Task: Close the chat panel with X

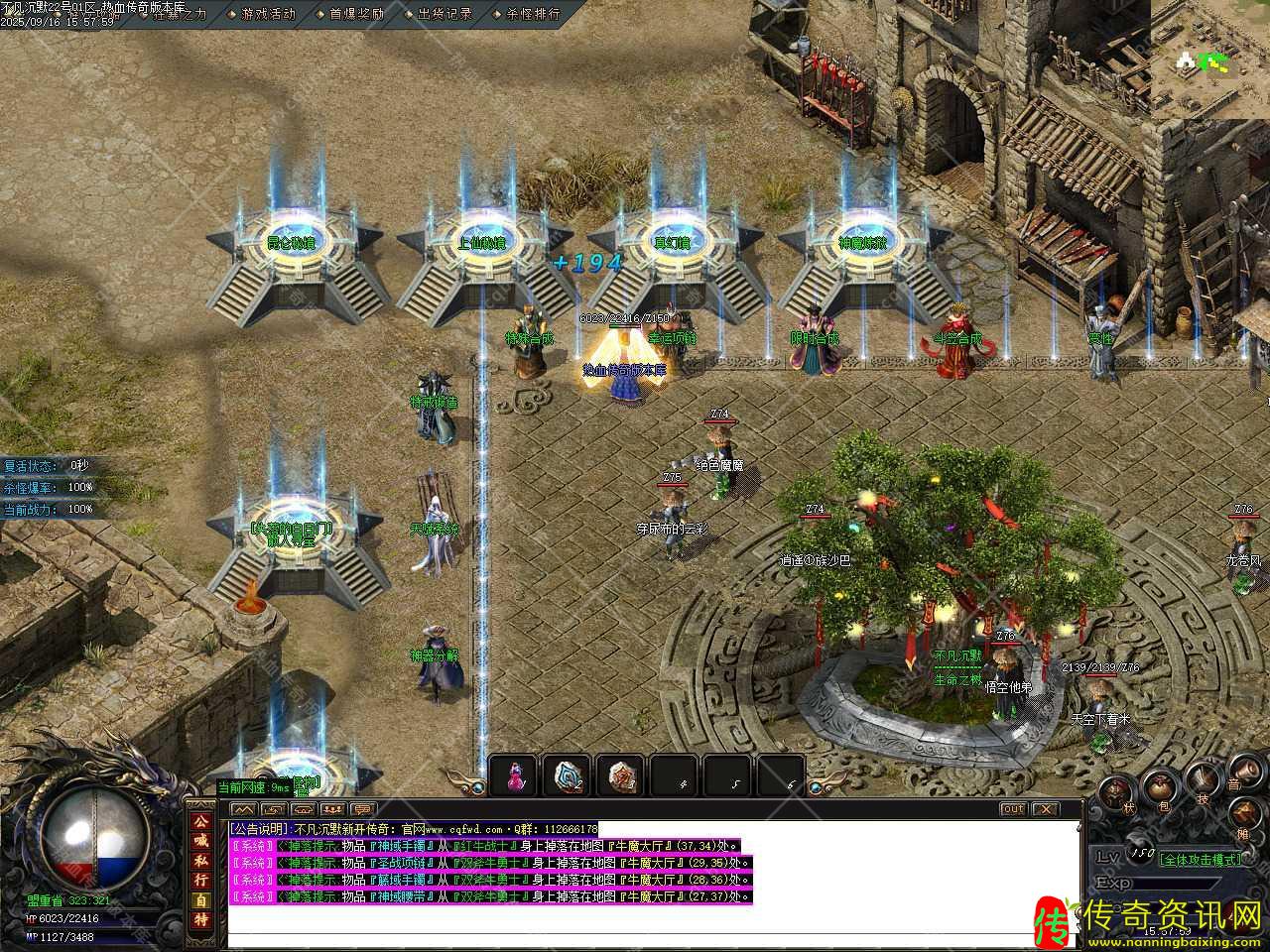Action: click(x=1044, y=809)
